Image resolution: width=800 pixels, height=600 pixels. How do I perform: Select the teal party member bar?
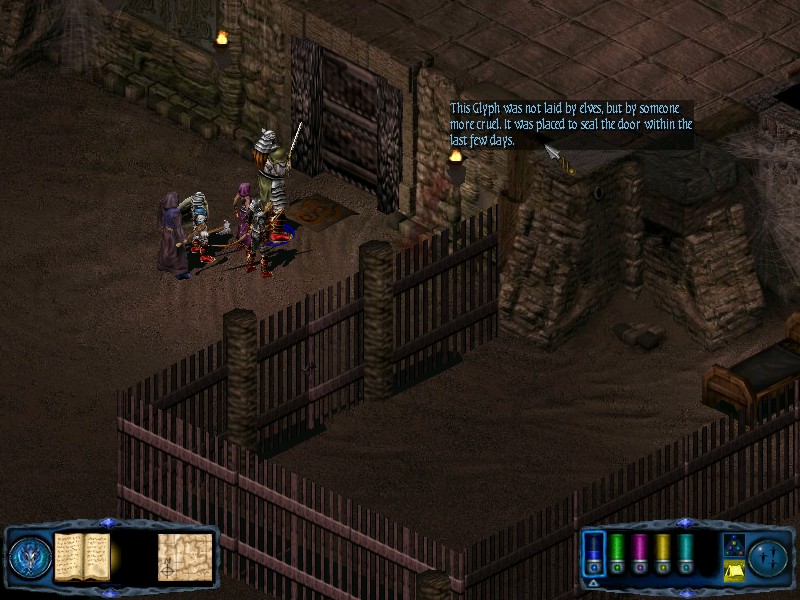point(686,553)
